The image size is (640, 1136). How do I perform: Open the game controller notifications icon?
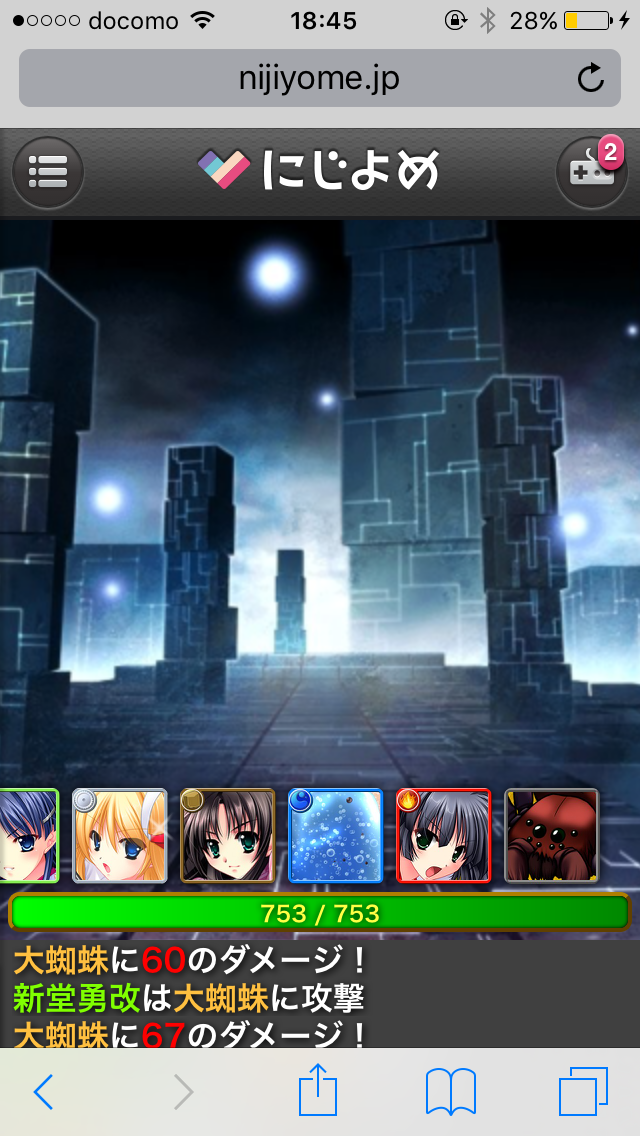click(590, 172)
